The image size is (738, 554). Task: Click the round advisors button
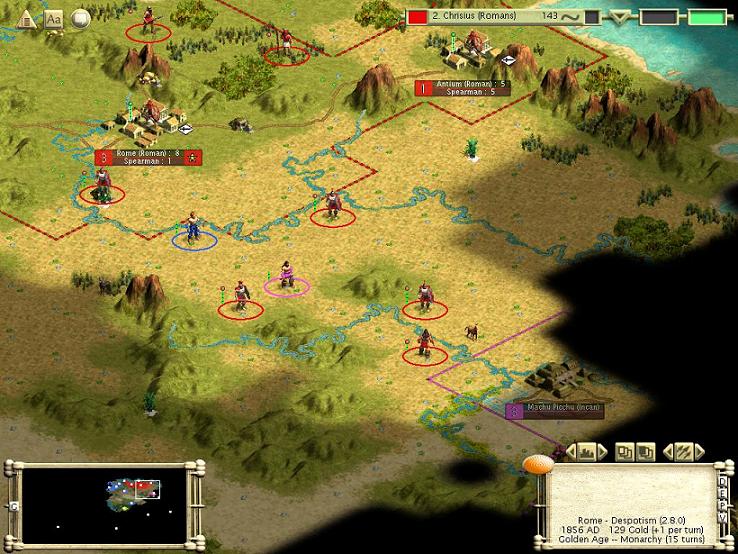point(80,19)
